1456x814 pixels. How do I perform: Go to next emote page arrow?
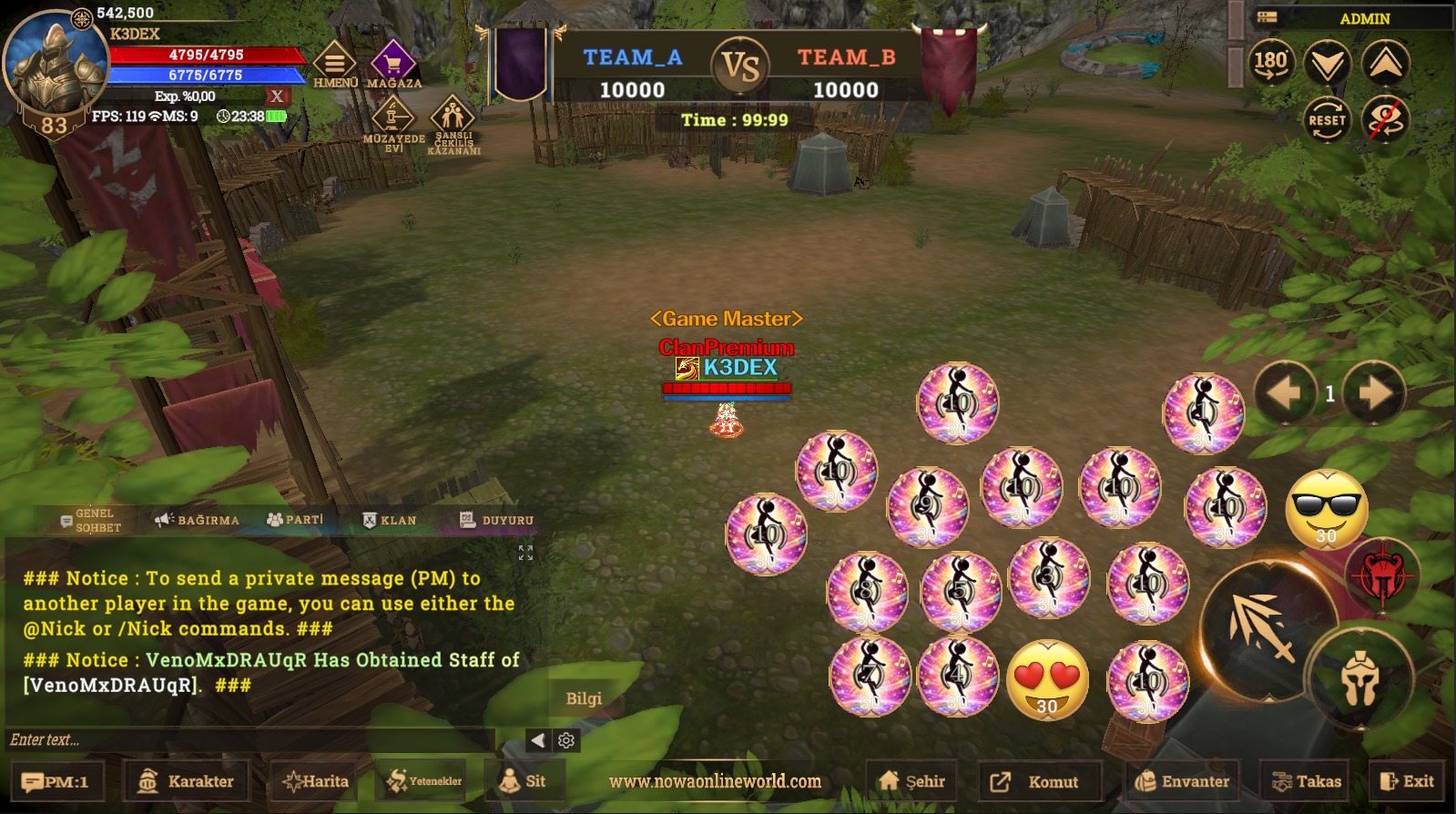[1374, 393]
